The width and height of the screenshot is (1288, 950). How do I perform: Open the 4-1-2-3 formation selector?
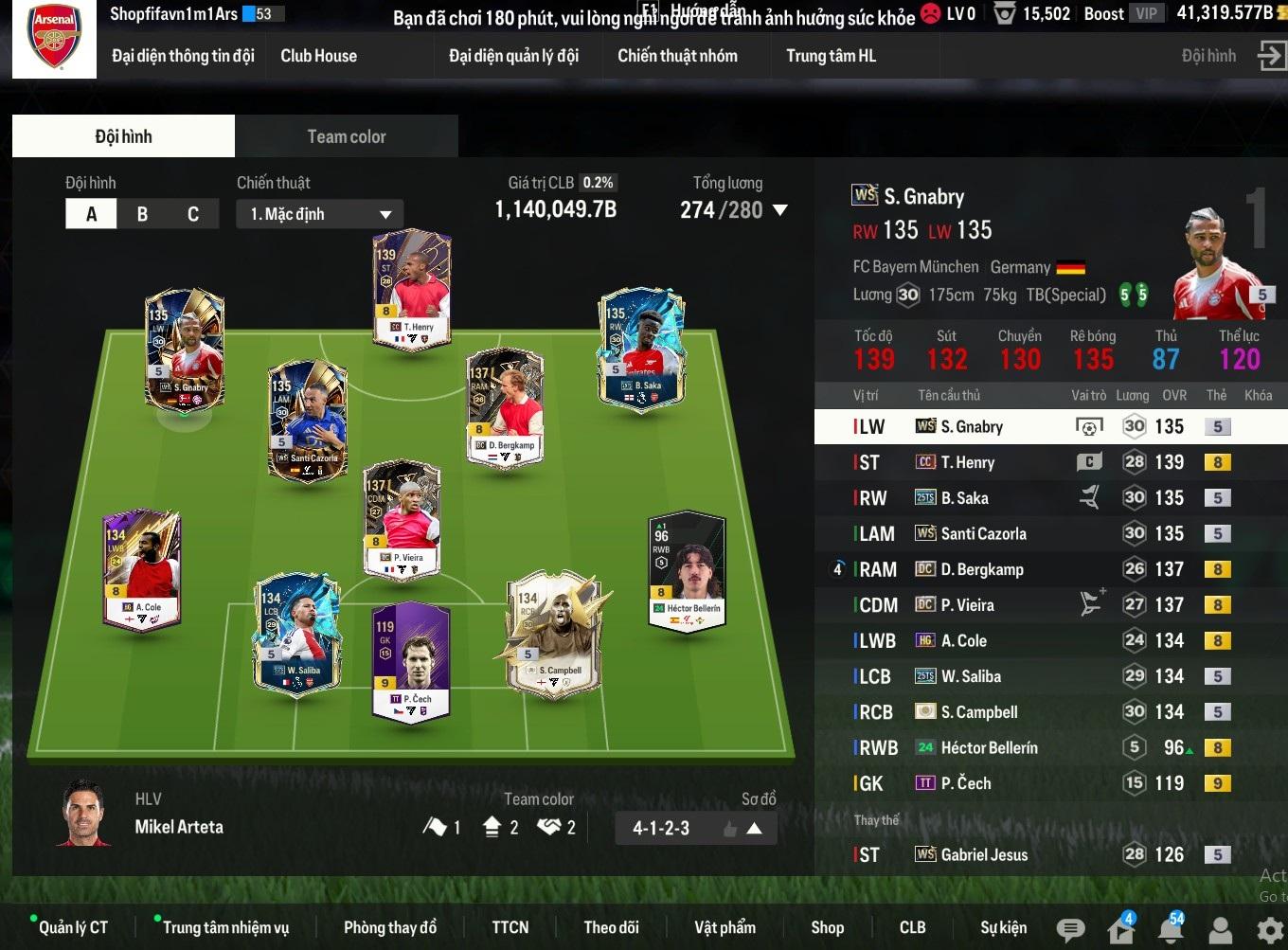pos(695,829)
